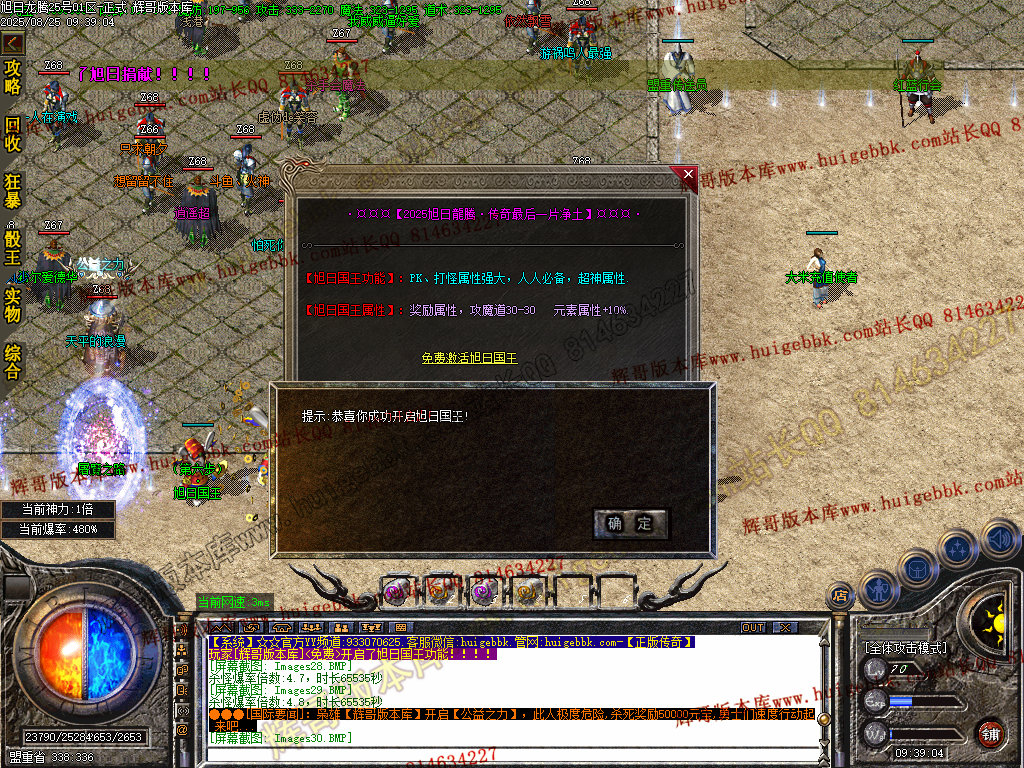
Task: Collapse the side menu with the arrow button
Action: pyautogui.click(x=13, y=43)
